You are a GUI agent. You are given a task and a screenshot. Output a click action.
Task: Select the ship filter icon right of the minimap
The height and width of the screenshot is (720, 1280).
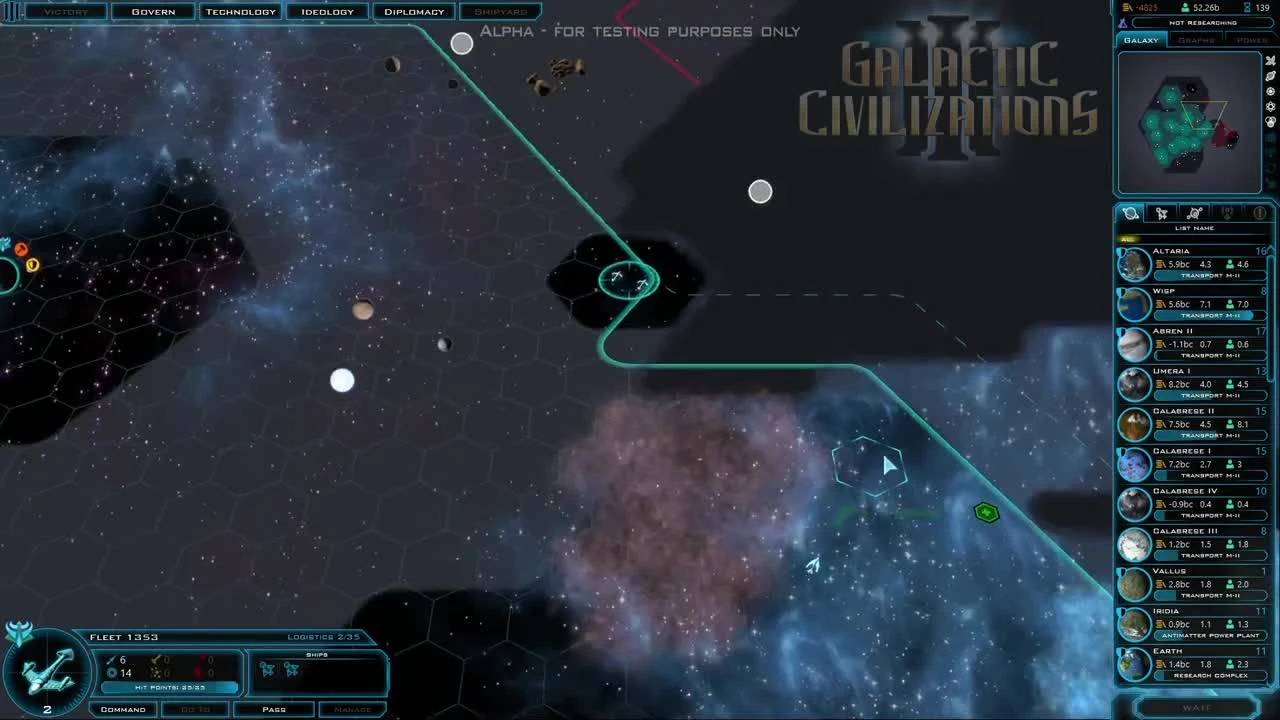tap(1268, 61)
